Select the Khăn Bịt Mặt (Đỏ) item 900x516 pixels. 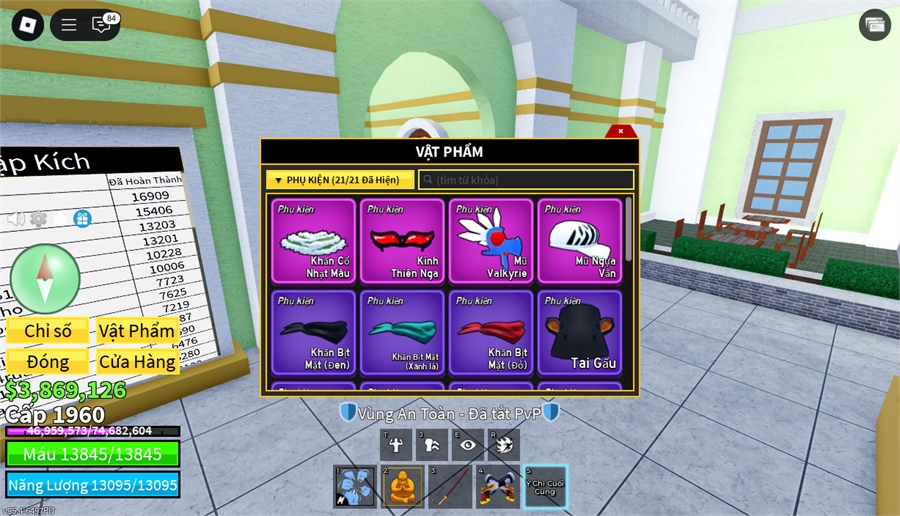click(x=491, y=332)
